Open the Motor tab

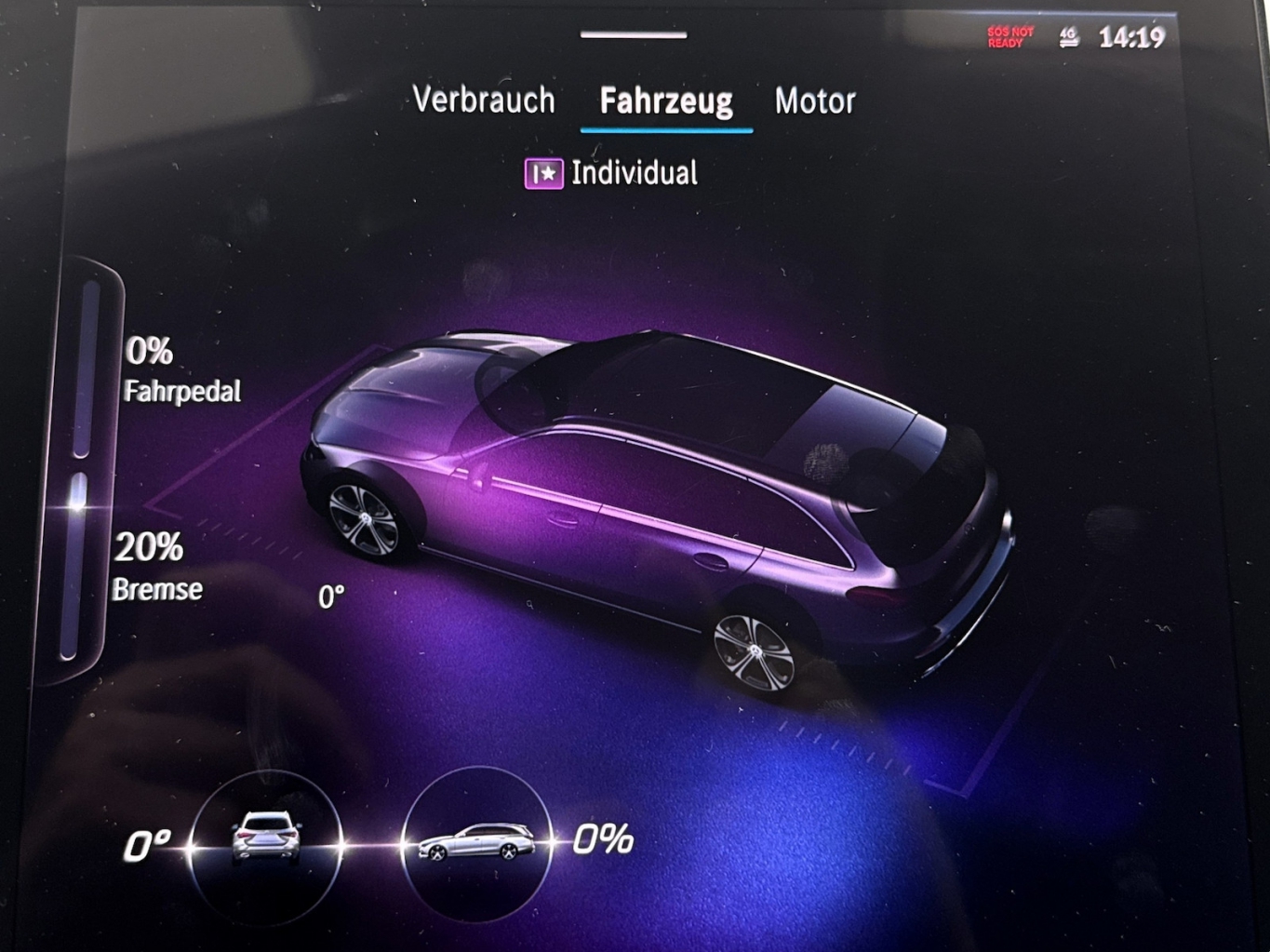[x=814, y=101]
